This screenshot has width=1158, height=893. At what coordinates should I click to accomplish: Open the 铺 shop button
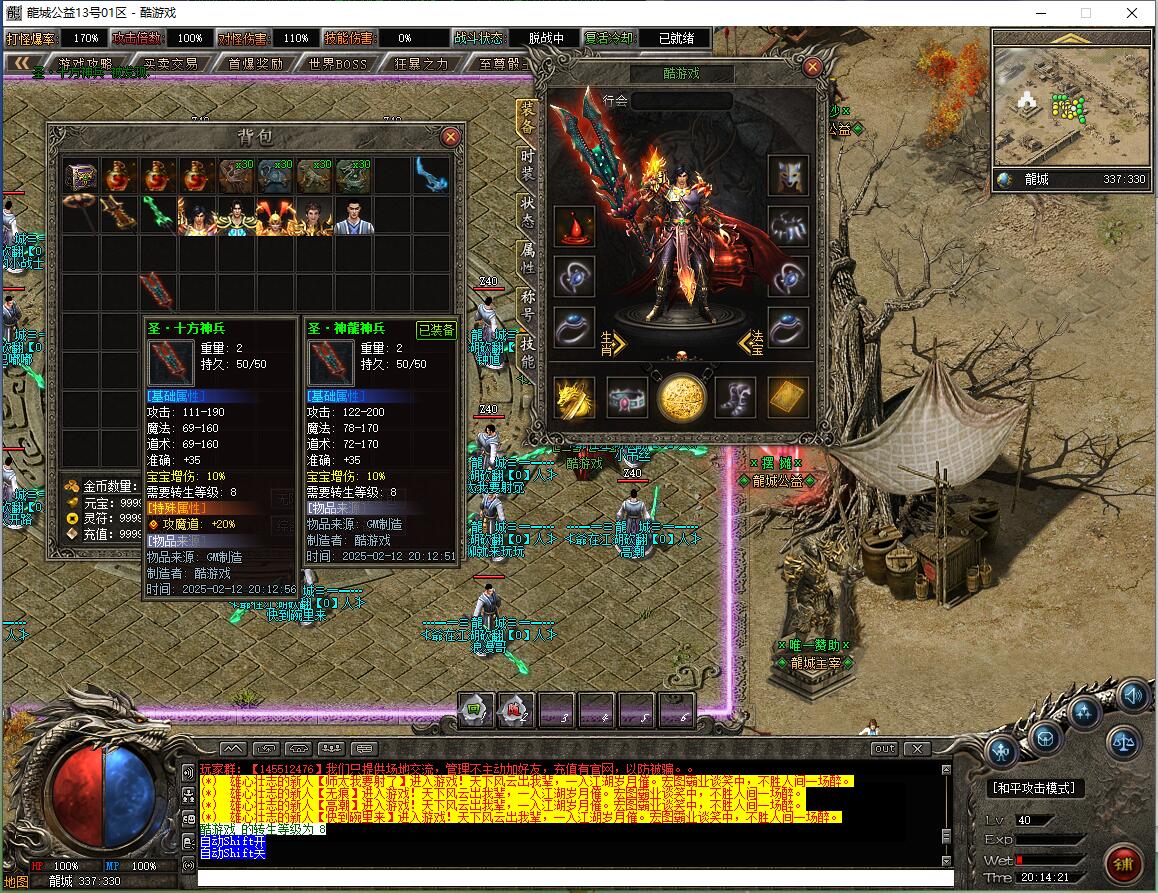[1124, 862]
